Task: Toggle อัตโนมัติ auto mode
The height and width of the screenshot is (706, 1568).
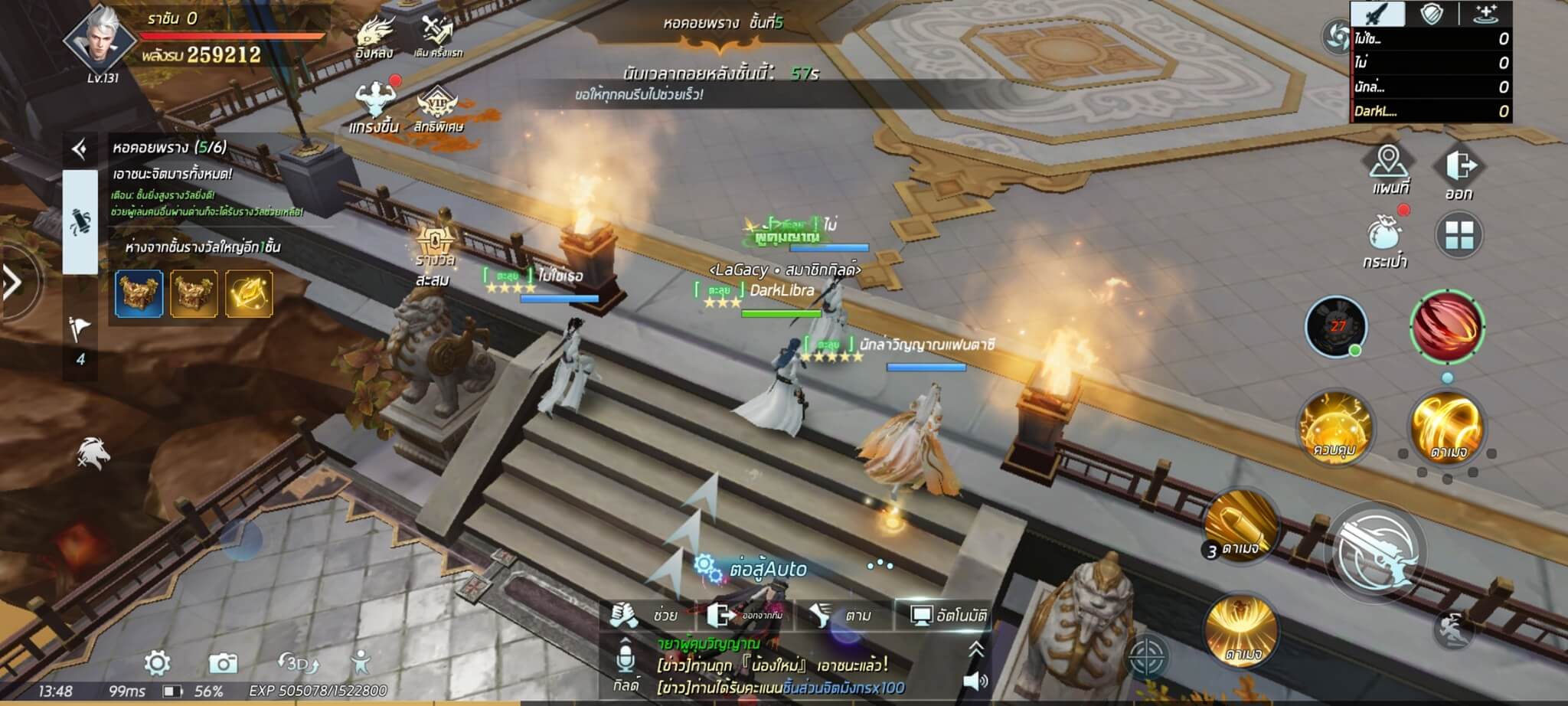Action: 949,615
